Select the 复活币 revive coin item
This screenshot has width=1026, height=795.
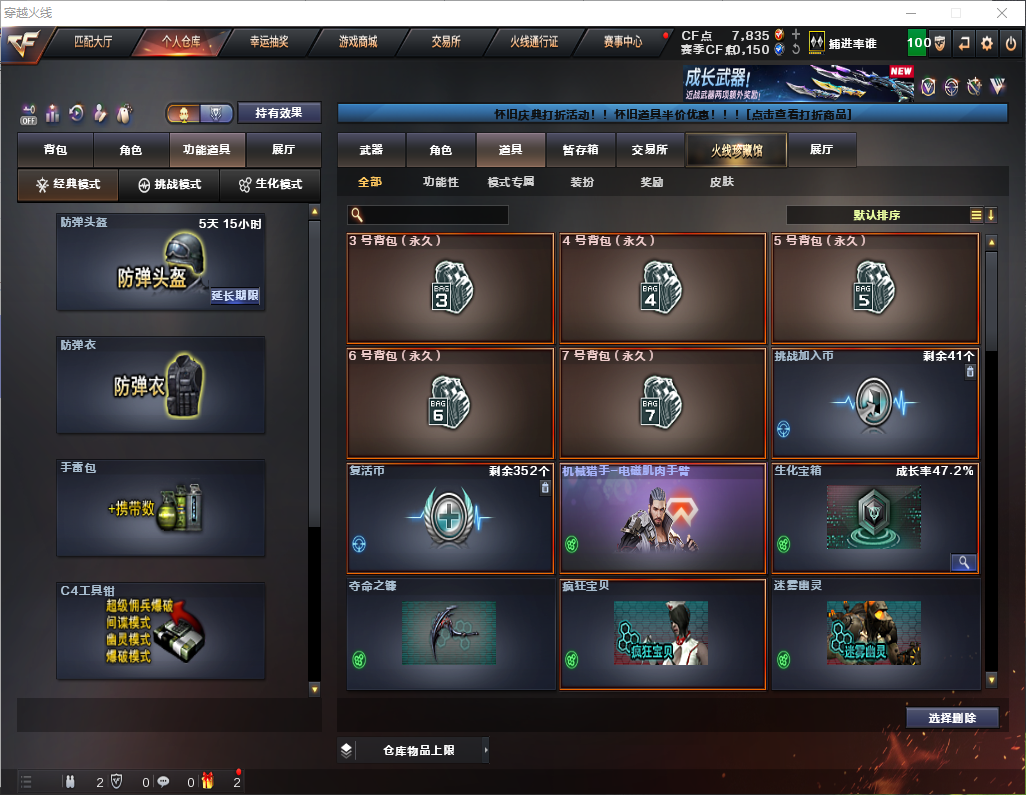[x=450, y=517]
